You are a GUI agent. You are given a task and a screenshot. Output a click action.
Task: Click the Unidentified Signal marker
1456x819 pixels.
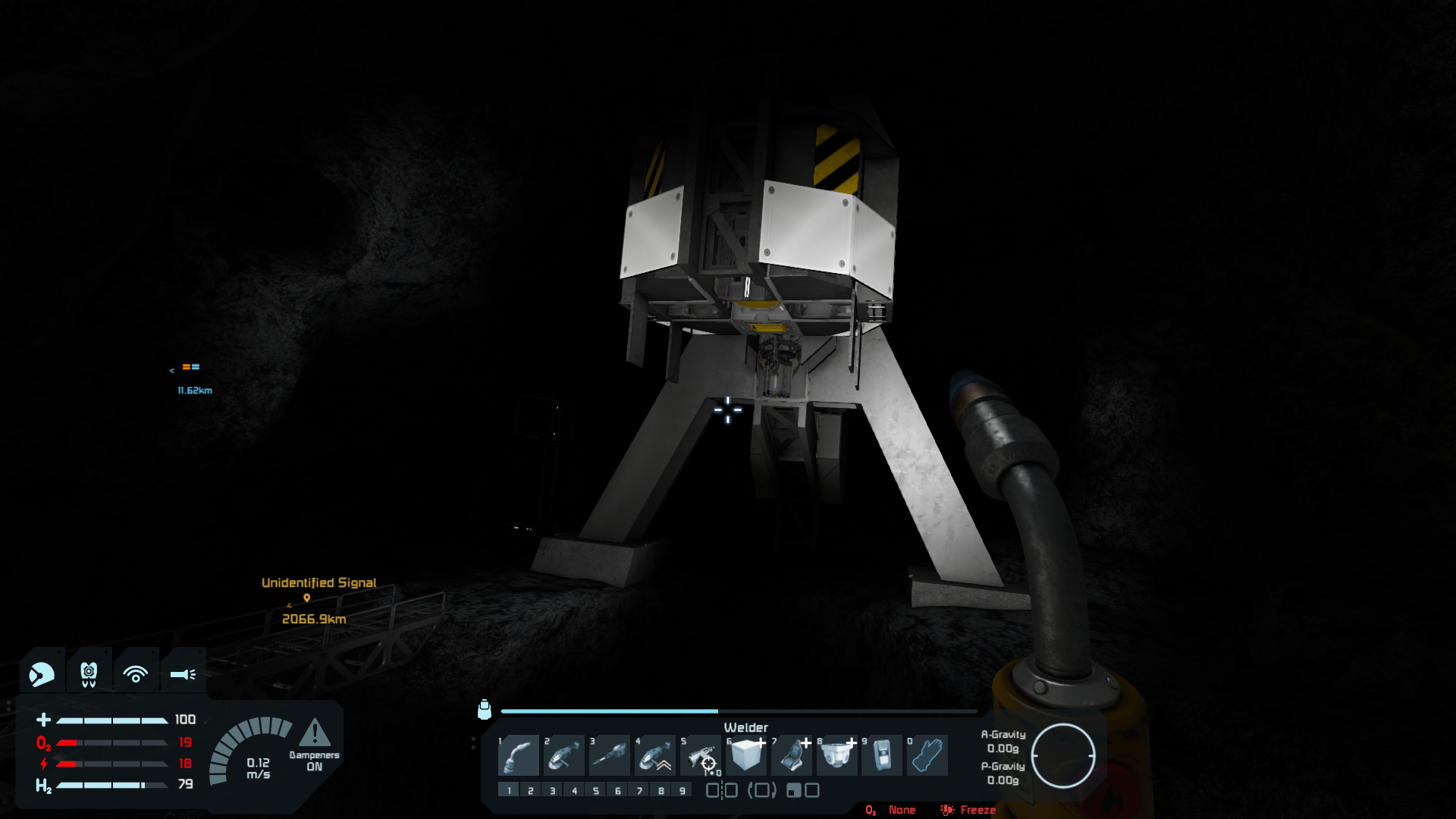point(307,598)
